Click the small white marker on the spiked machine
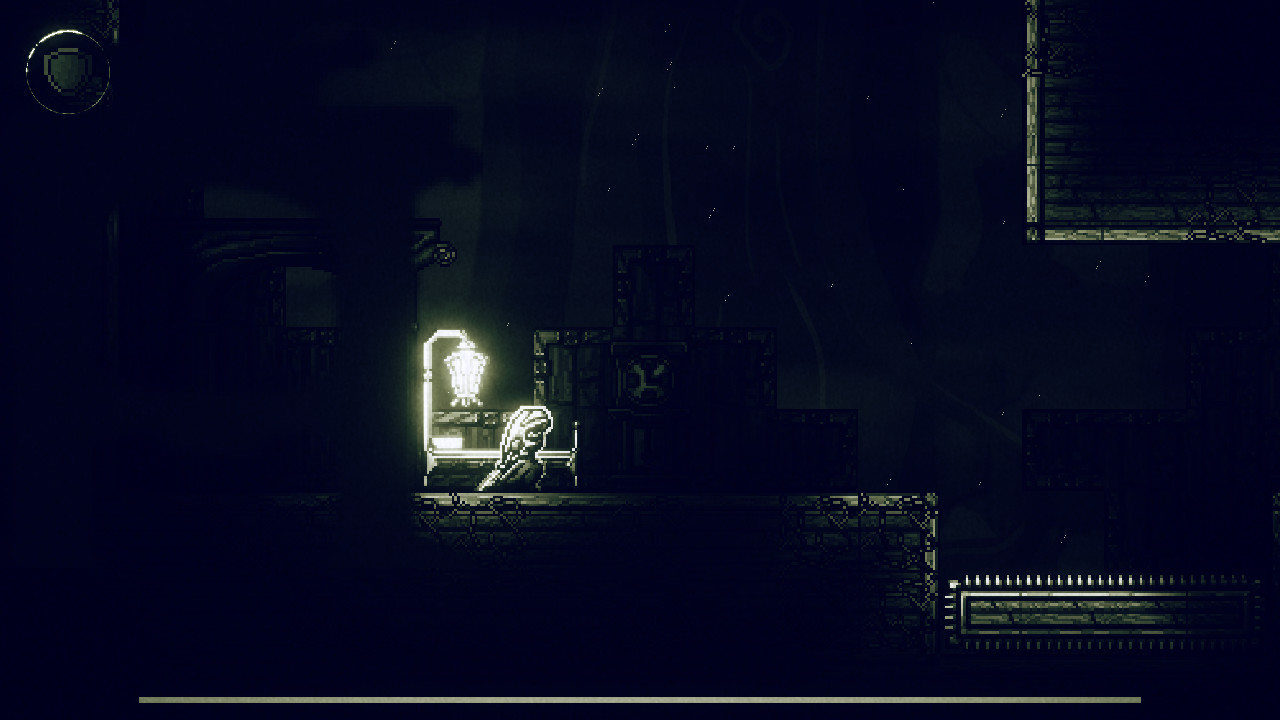The height and width of the screenshot is (720, 1280). (952, 584)
